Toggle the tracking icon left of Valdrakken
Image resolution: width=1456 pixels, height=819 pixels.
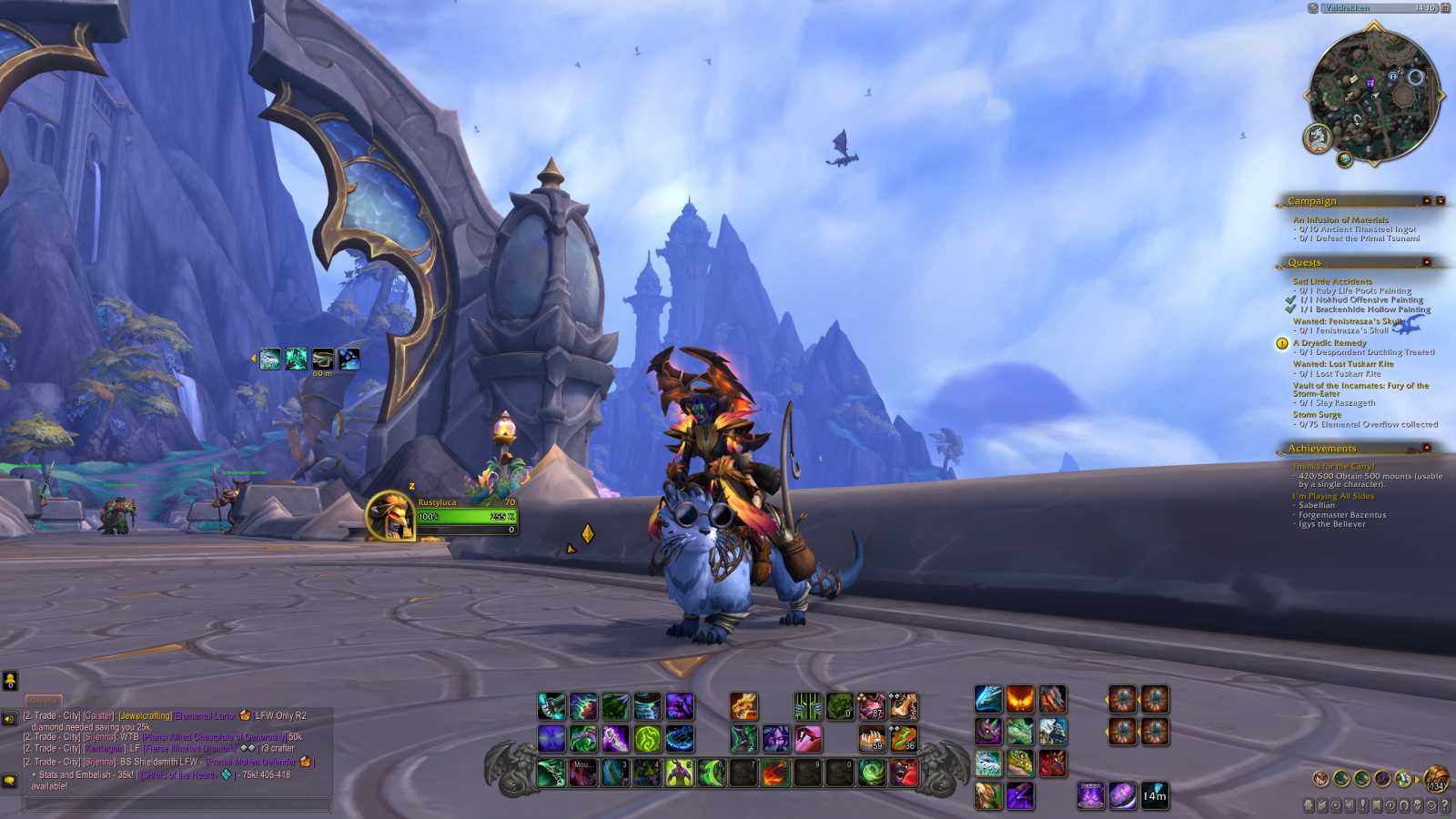pos(1313,10)
